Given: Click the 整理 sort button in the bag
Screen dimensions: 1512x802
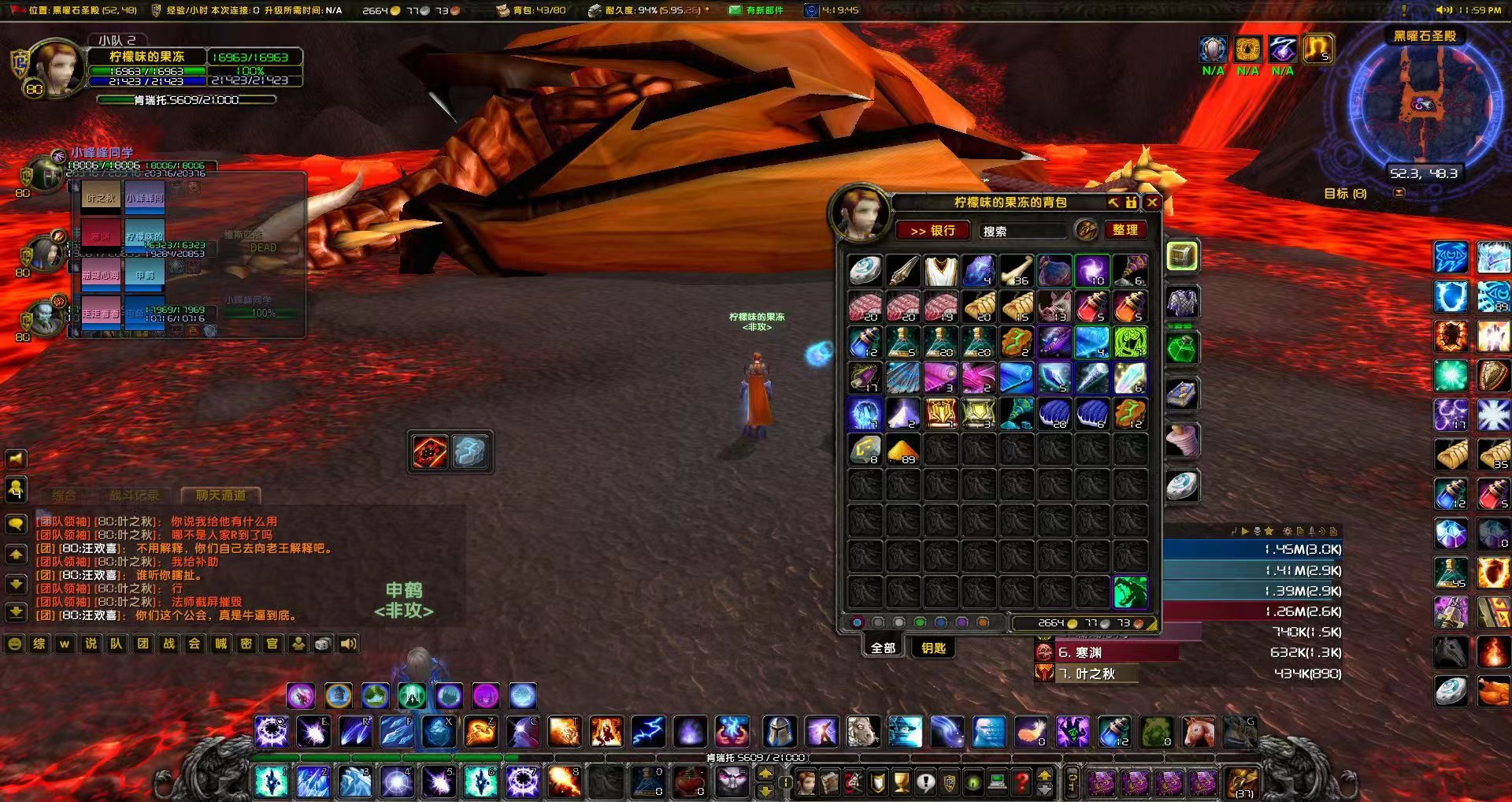Looking at the screenshot, I should coord(1125,229).
